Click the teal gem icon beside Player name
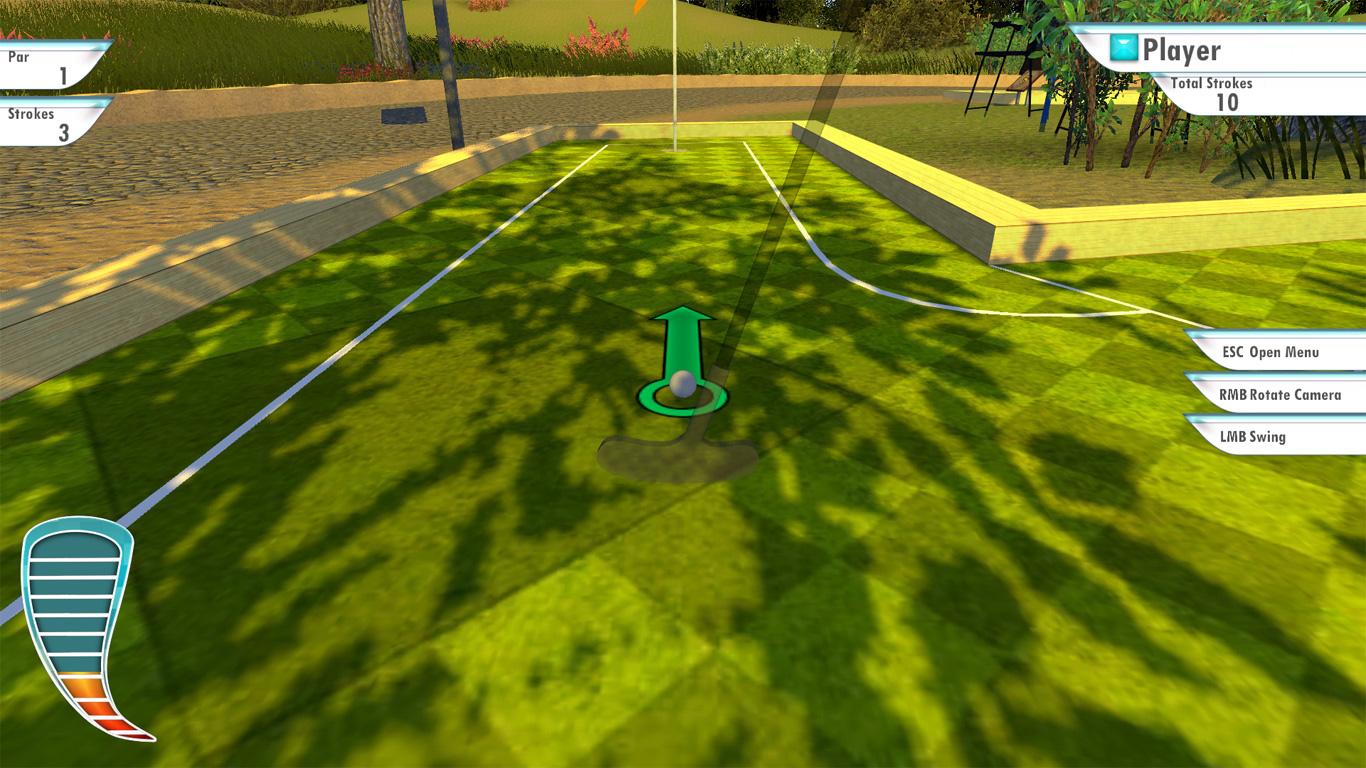 pos(1122,47)
